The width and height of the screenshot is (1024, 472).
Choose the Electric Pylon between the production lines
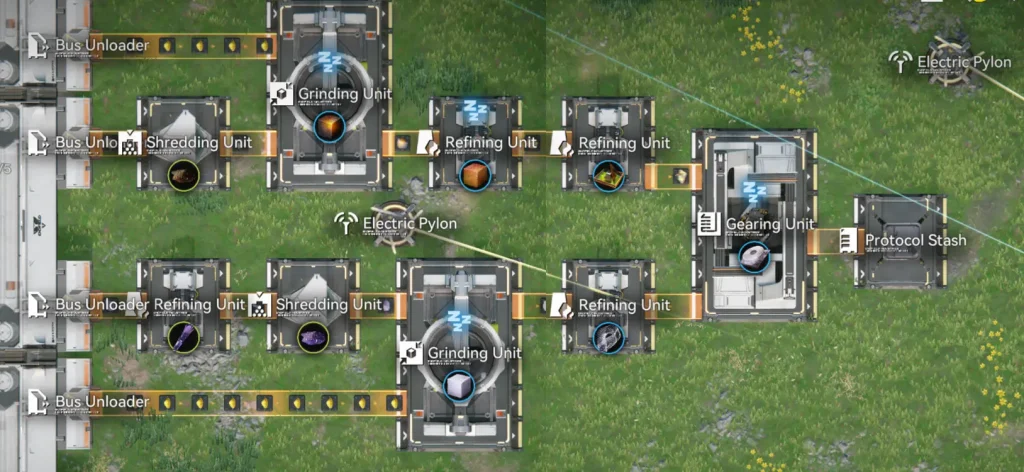(x=390, y=224)
